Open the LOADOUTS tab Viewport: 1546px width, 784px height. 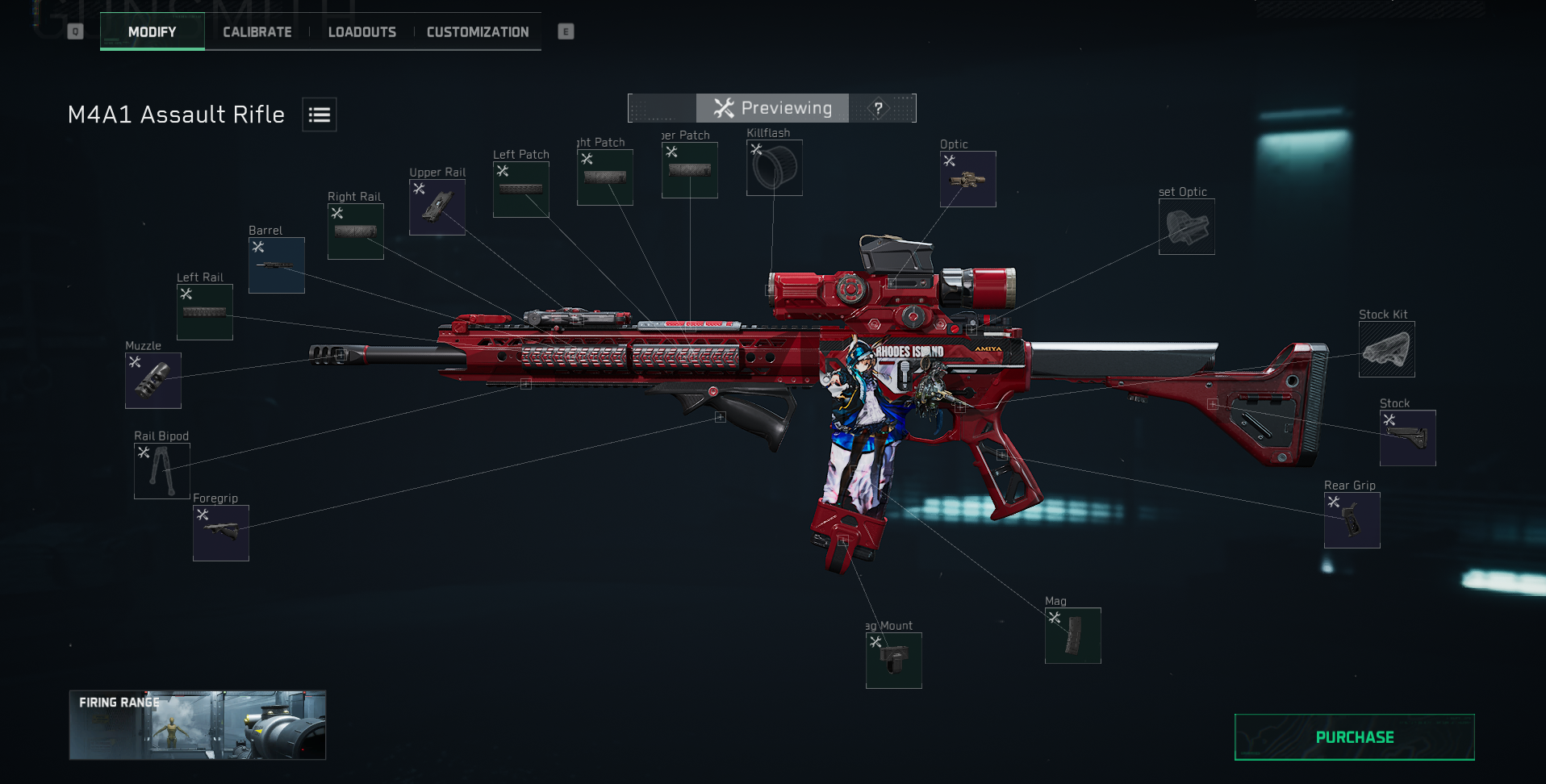coord(361,31)
